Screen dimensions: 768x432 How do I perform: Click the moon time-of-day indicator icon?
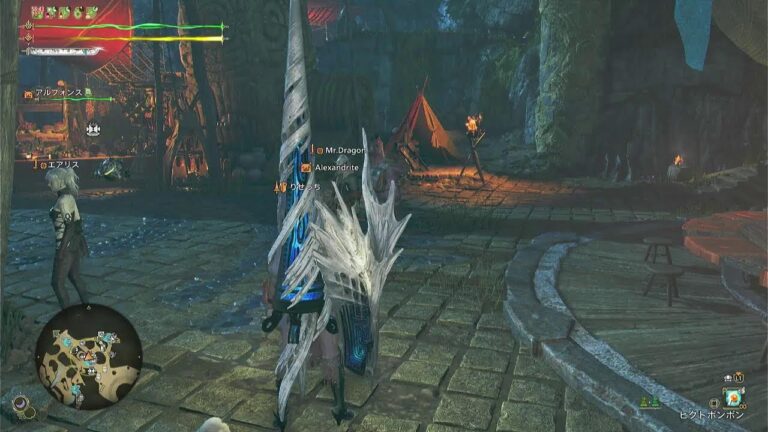[19, 404]
